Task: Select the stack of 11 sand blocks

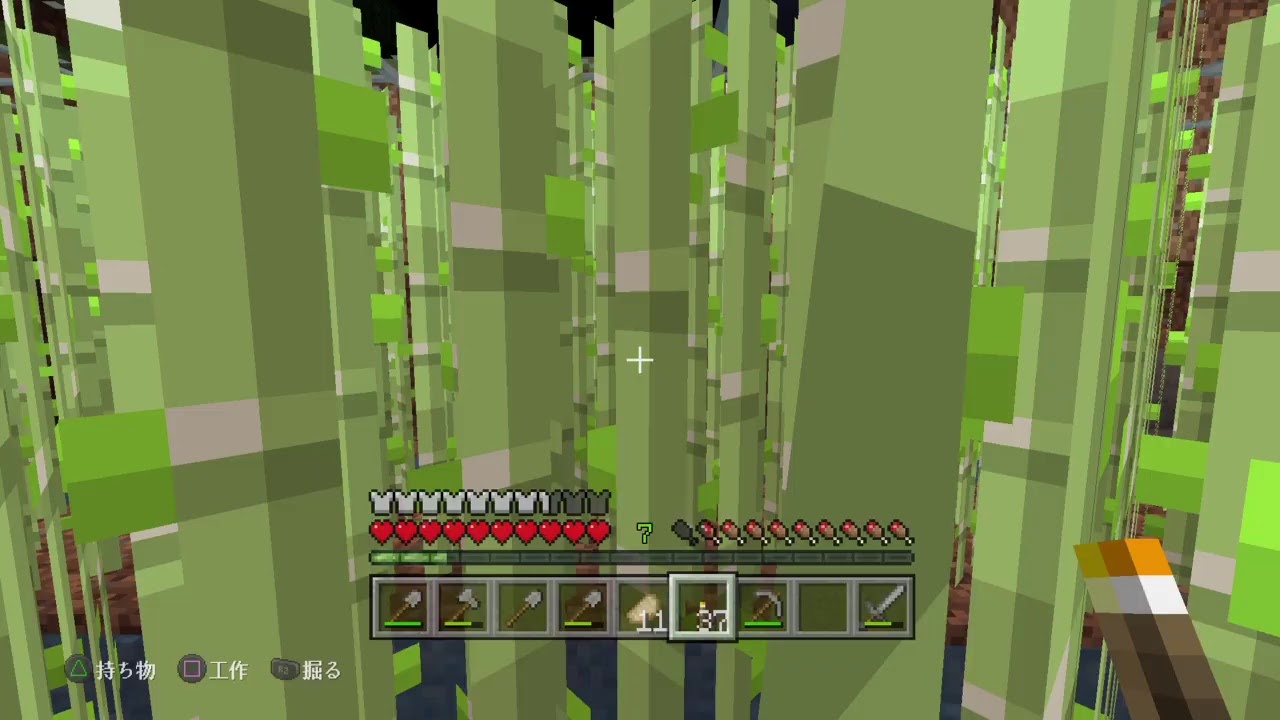Action: (642, 605)
